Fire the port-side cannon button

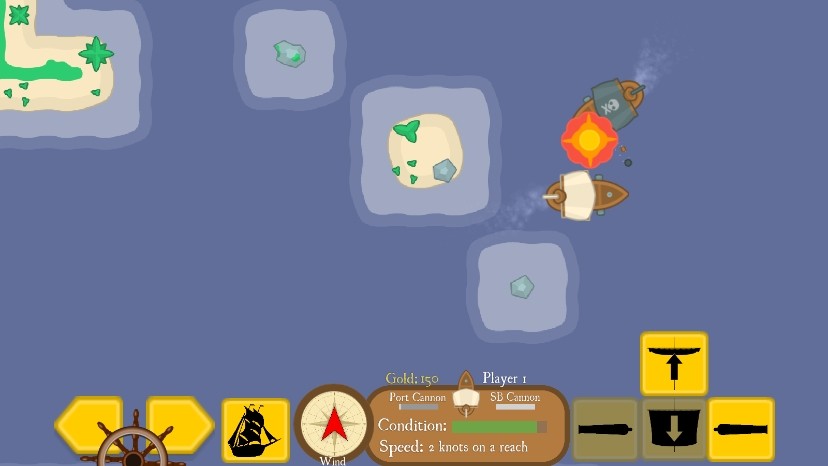coord(606,429)
